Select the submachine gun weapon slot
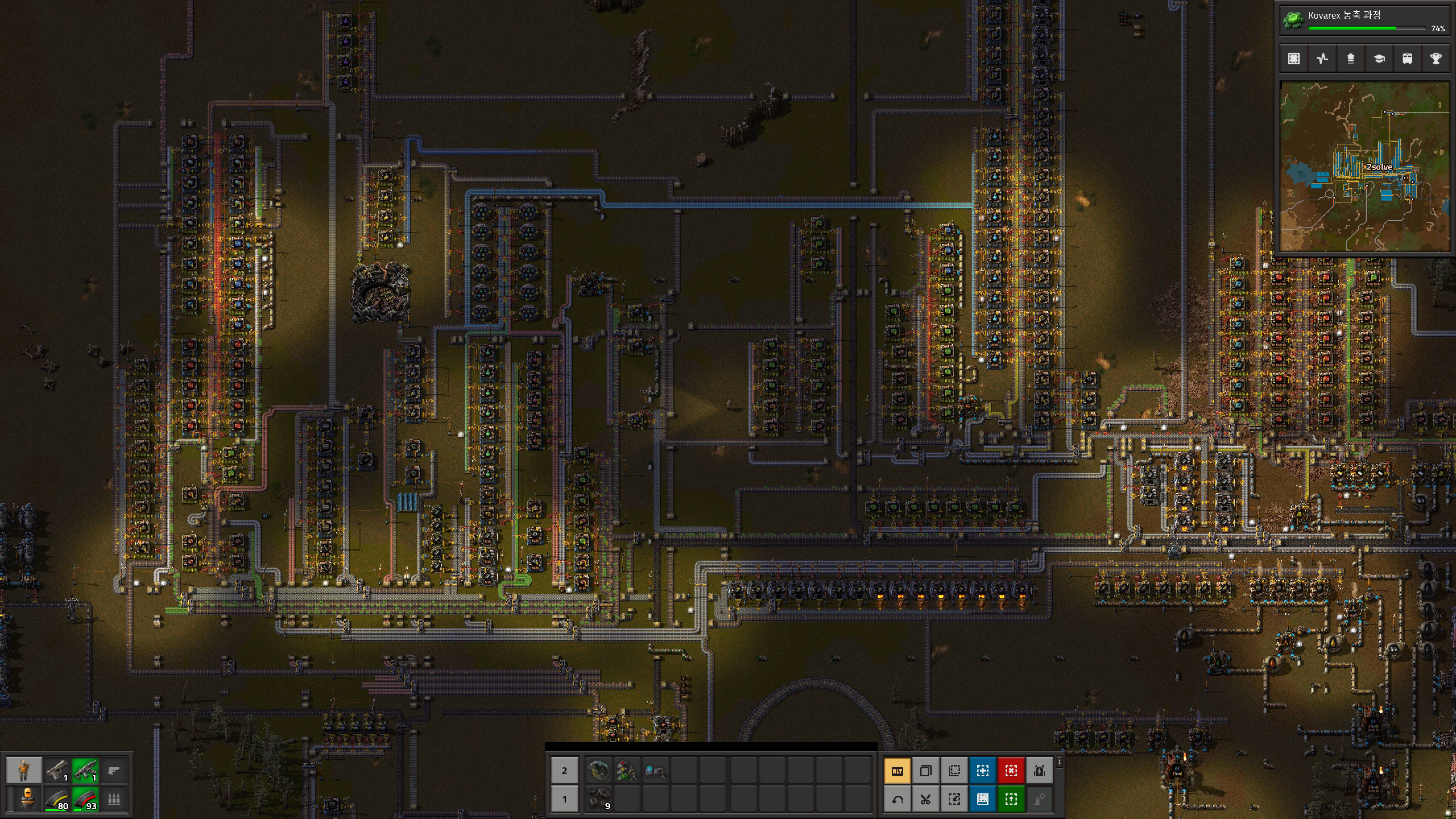This screenshot has width=1456, height=819. 85,770
